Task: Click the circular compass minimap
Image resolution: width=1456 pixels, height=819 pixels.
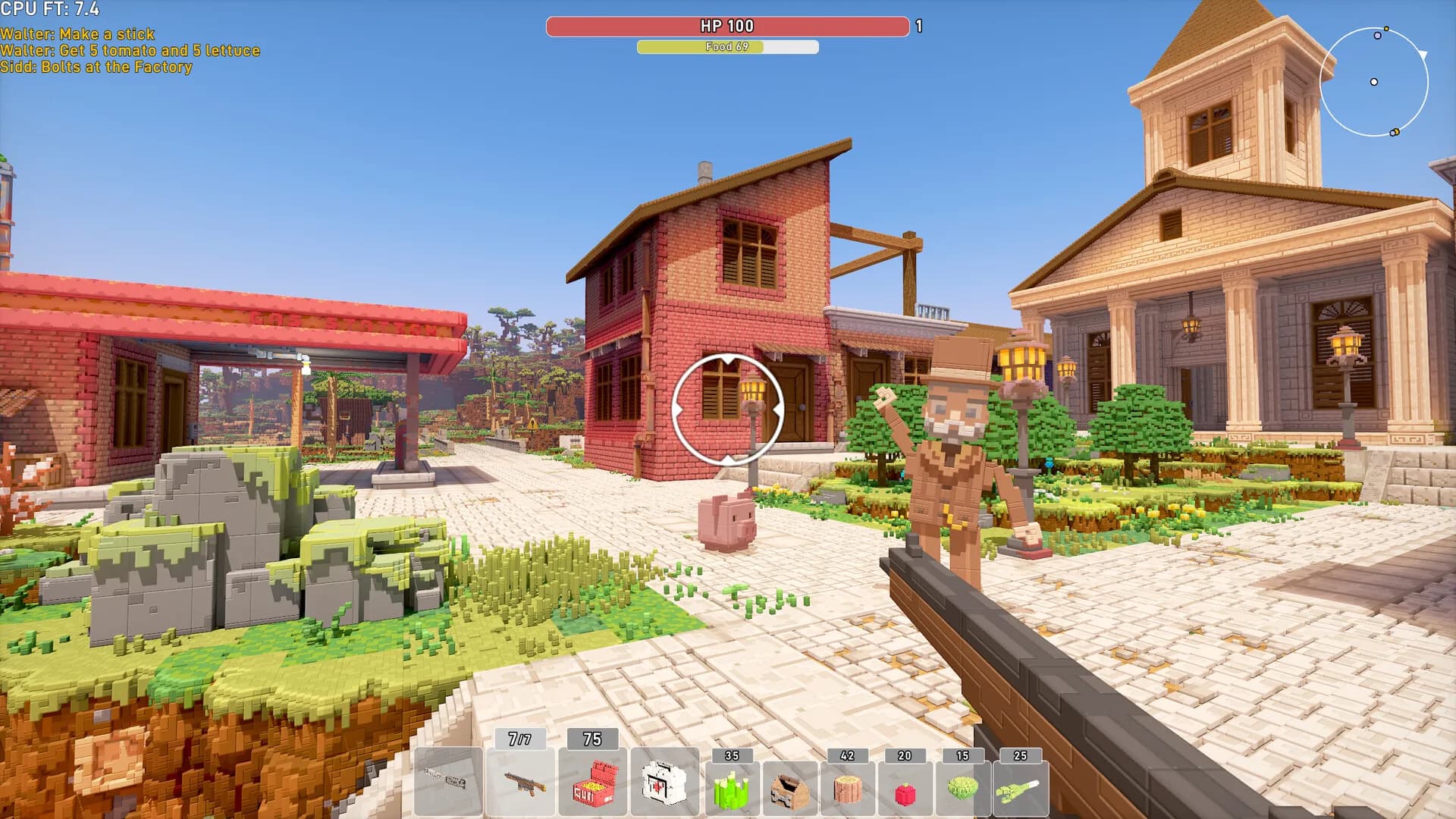Action: click(1374, 82)
